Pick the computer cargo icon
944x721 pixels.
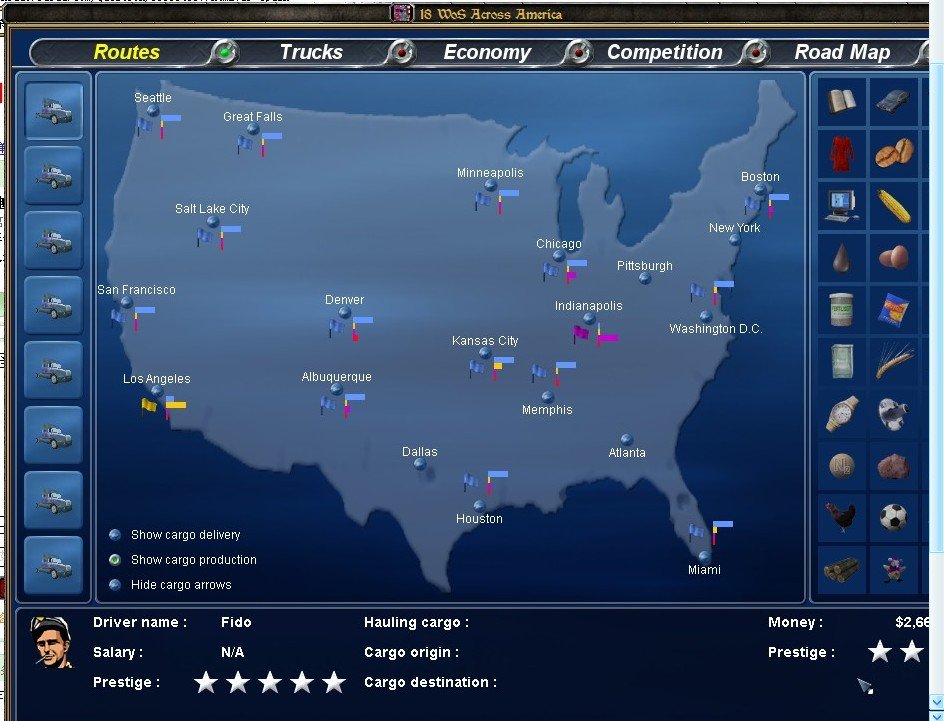click(842, 205)
